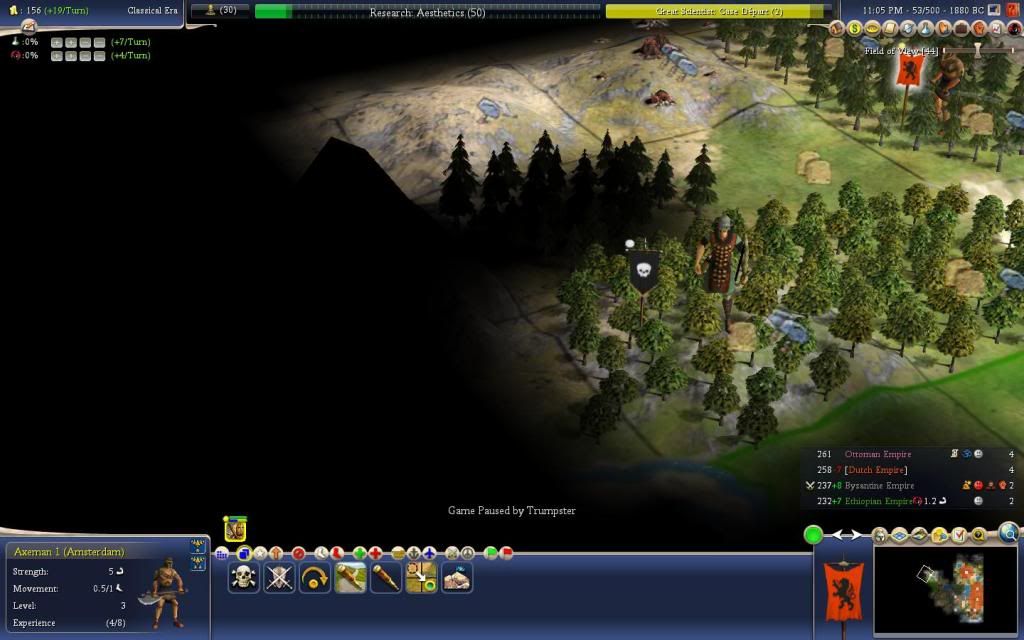Open the globe view magnifier button
Image resolution: width=1024 pixels, height=640 pixels.
click(x=1008, y=533)
